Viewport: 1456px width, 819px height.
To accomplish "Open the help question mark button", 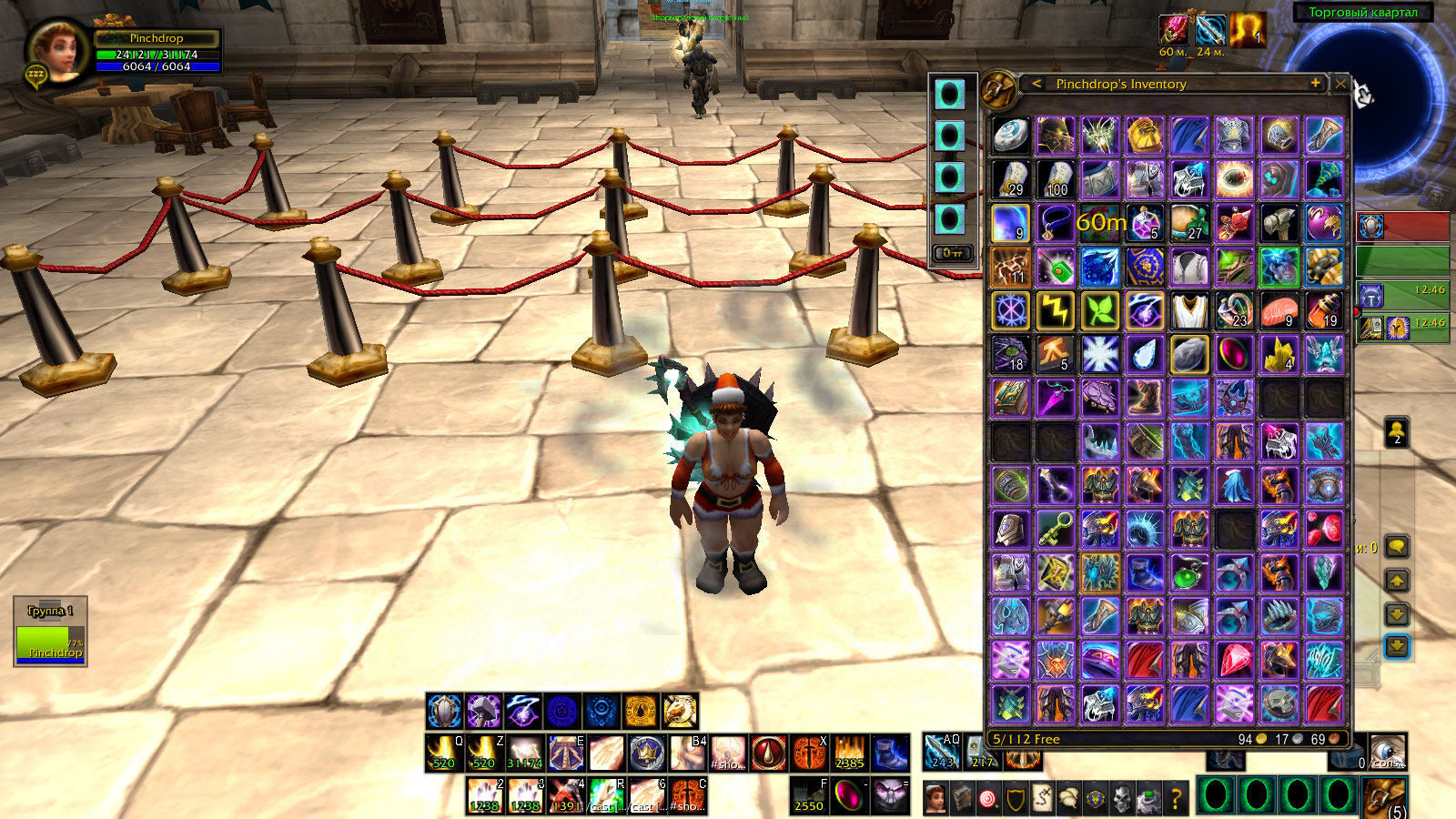I will coord(1176,799).
